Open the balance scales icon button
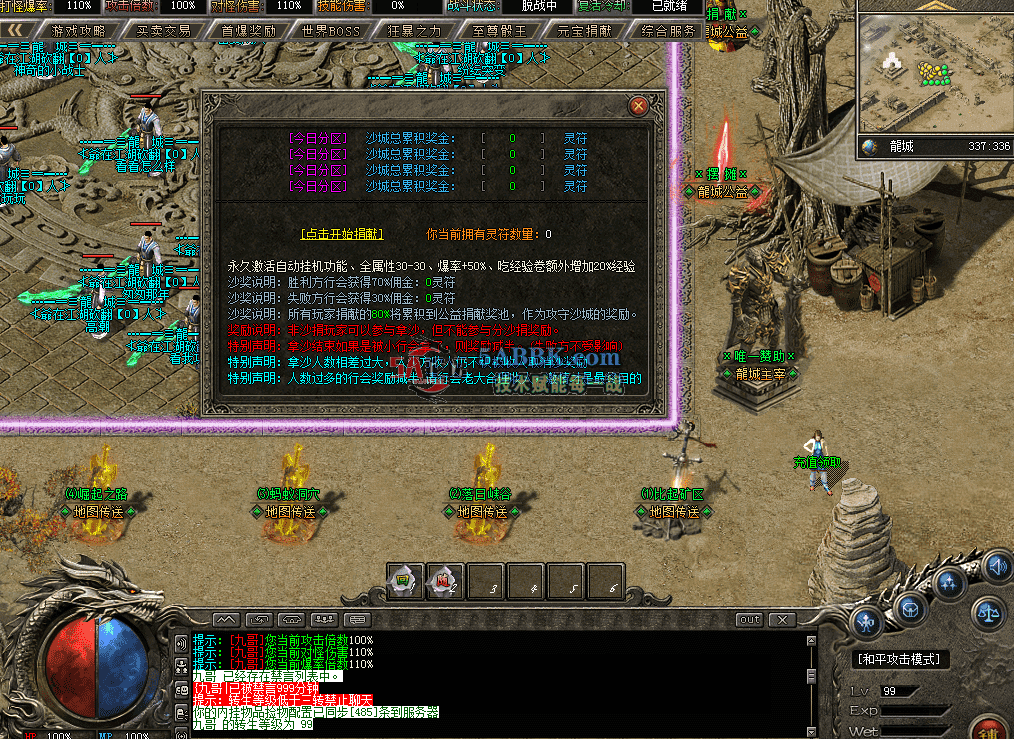1014x739 pixels. tap(990, 610)
